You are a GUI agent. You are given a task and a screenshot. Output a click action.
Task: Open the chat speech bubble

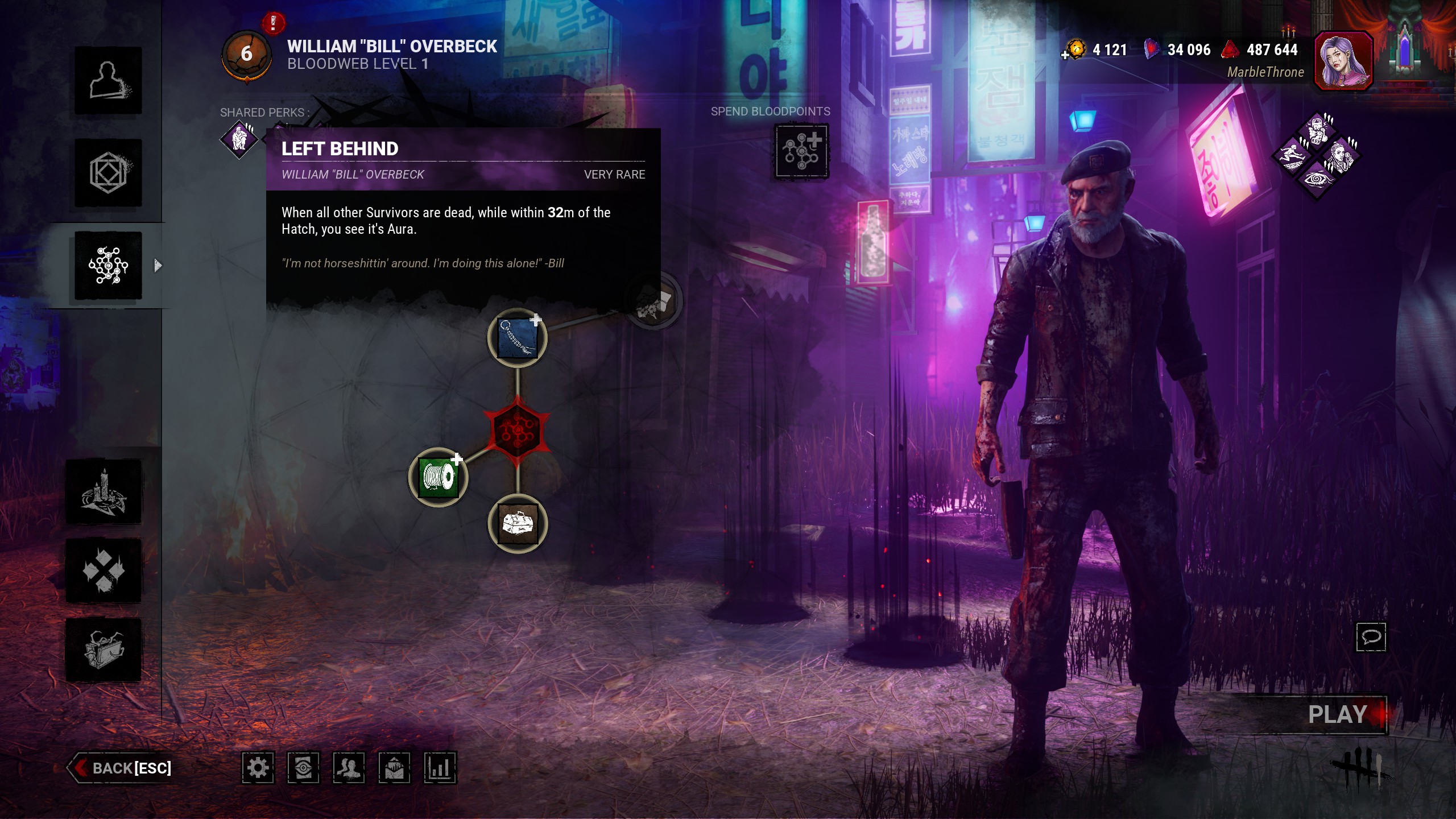point(1371,637)
